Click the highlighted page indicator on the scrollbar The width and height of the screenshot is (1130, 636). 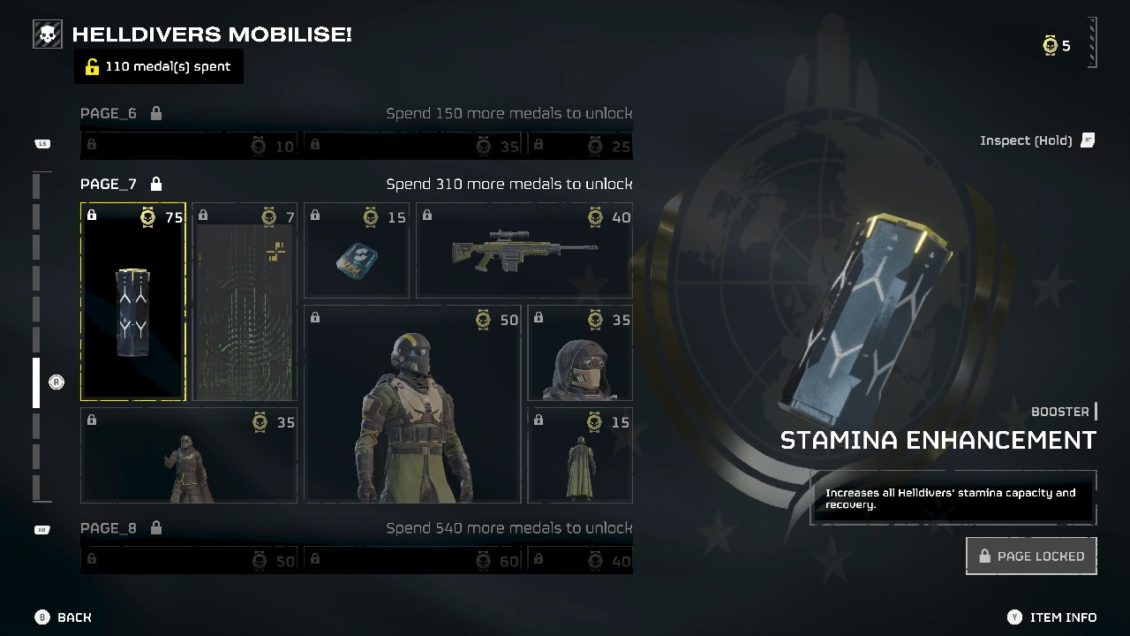pos(37,383)
